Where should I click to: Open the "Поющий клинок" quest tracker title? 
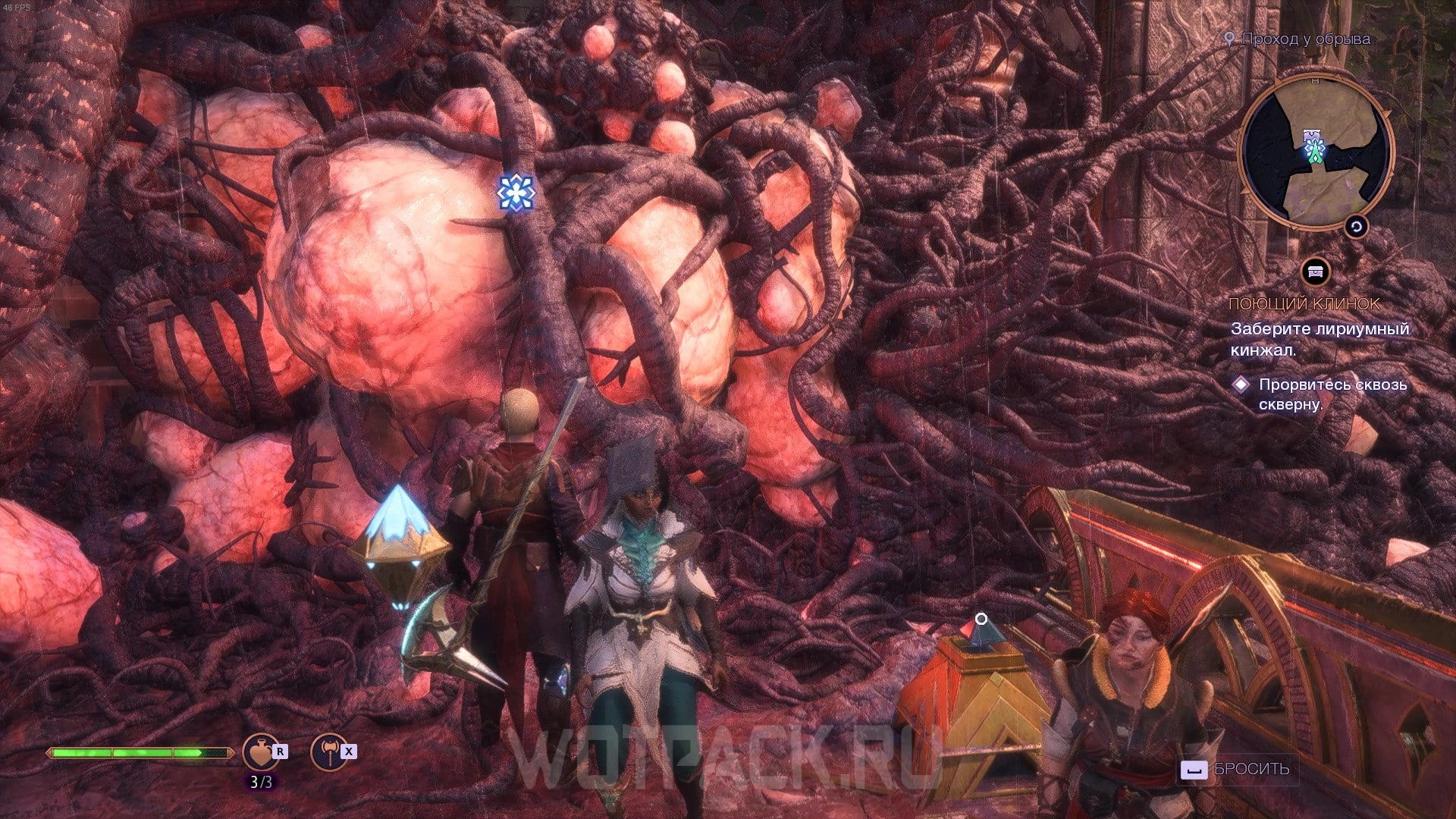tap(1304, 304)
